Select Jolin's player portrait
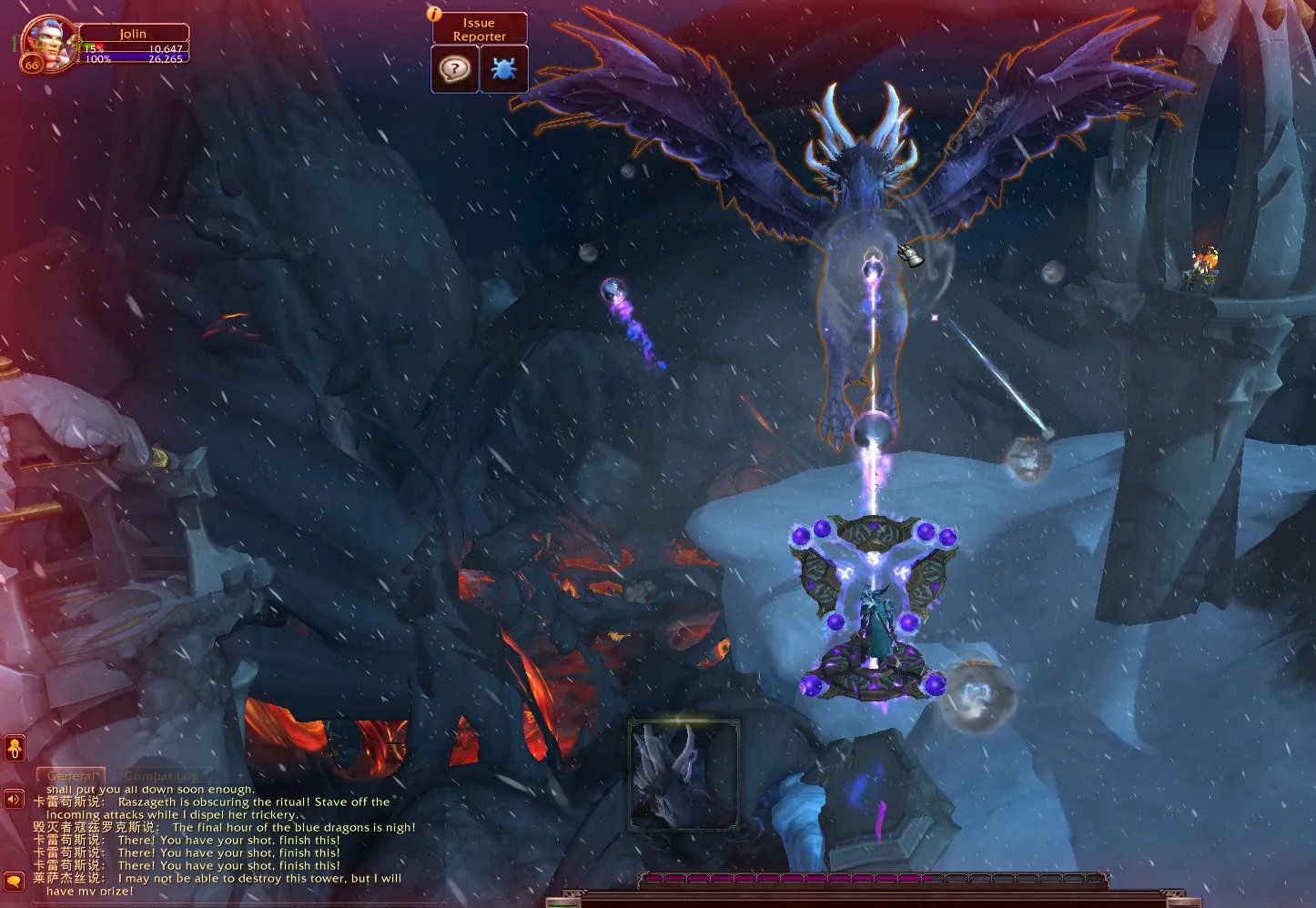The image size is (1316, 908). pos(45,42)
